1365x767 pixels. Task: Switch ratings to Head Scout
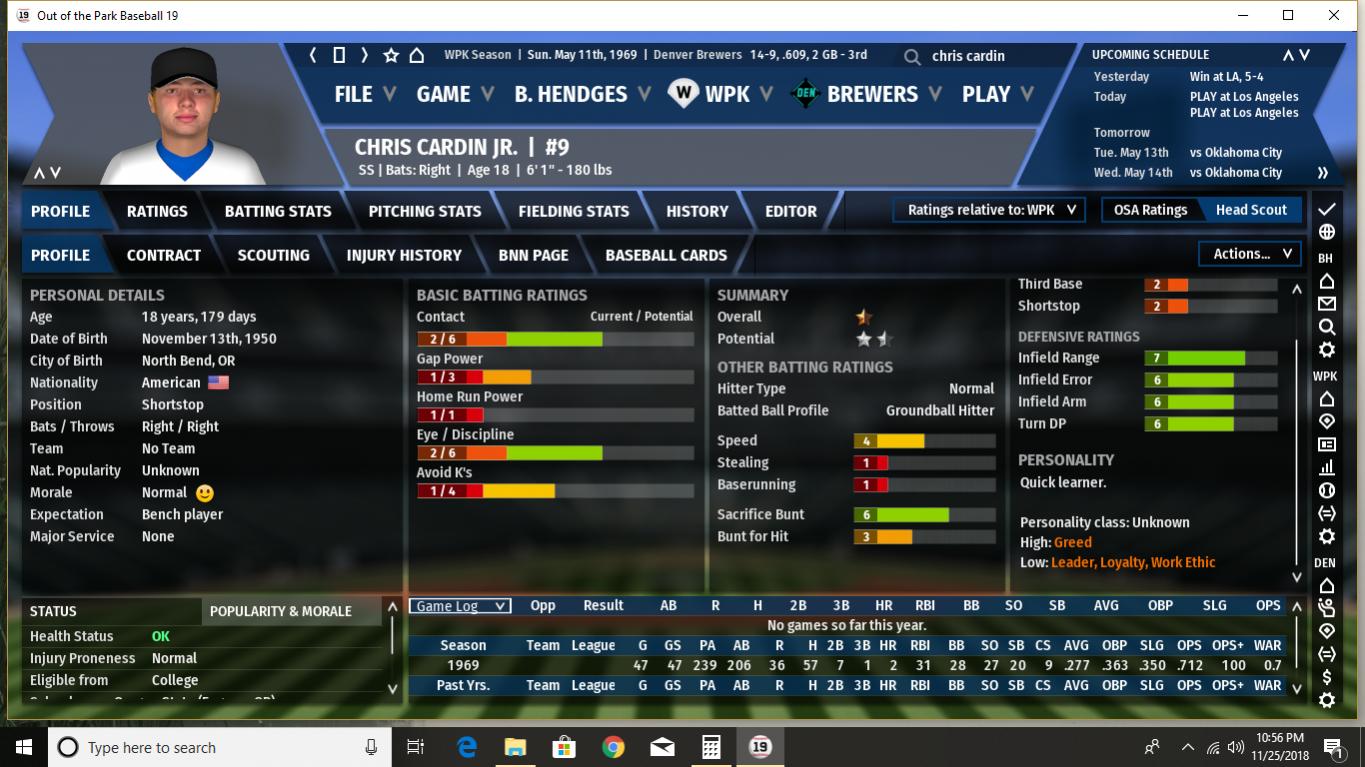(1251, 210)
